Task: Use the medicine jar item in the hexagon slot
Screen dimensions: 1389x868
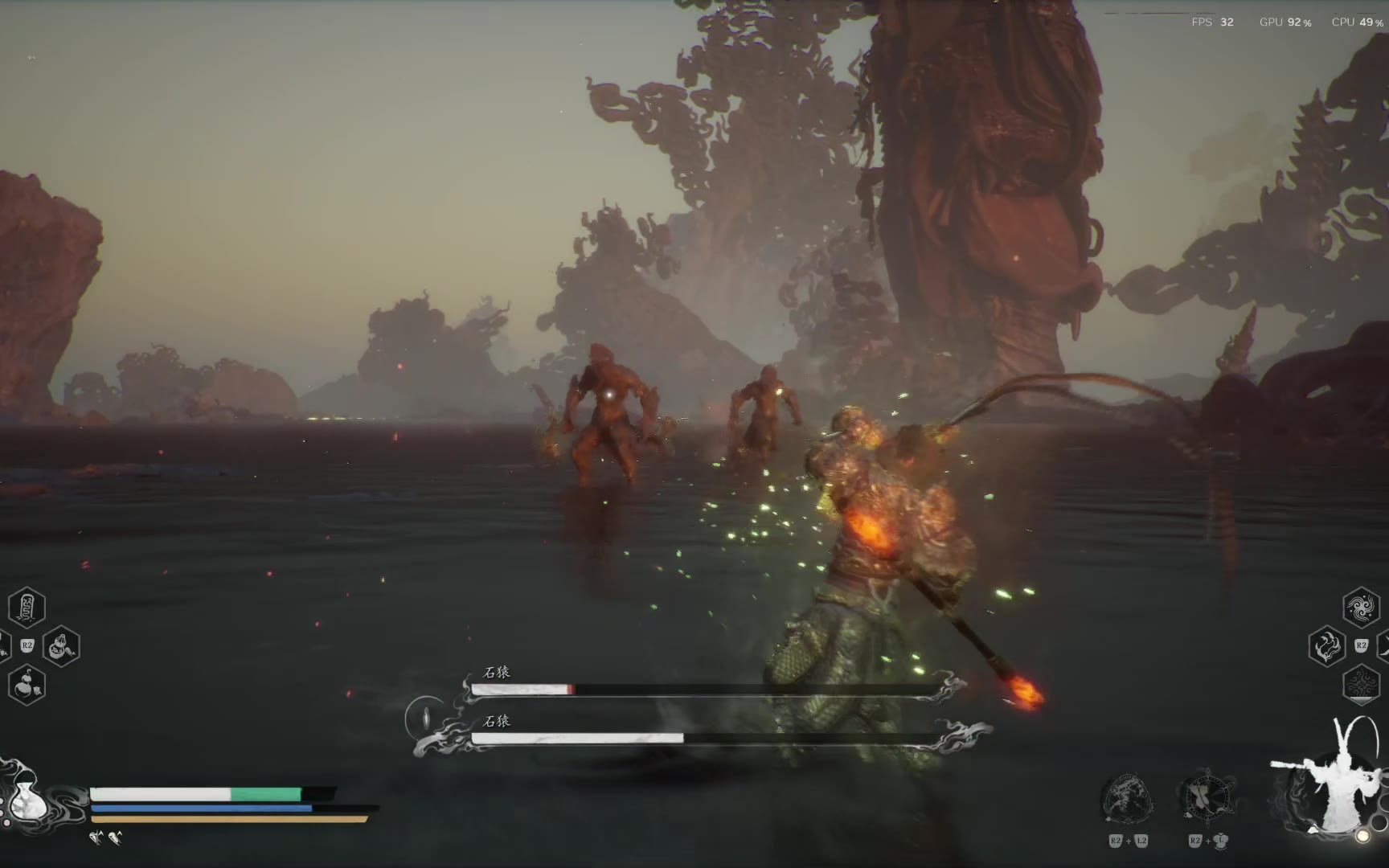Action: point(61,646)
